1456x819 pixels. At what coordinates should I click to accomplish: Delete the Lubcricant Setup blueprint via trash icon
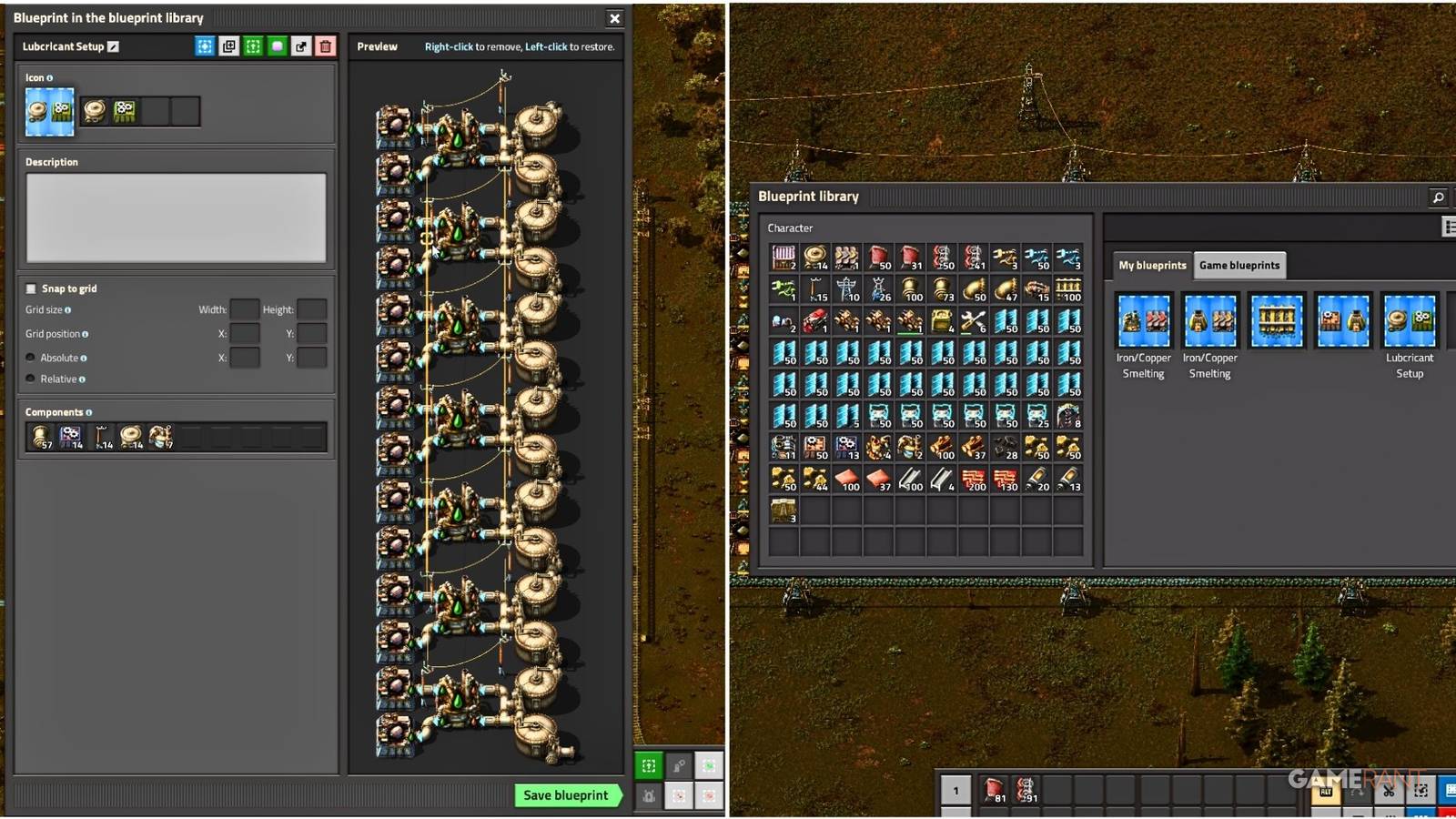(x=326, y=45)
